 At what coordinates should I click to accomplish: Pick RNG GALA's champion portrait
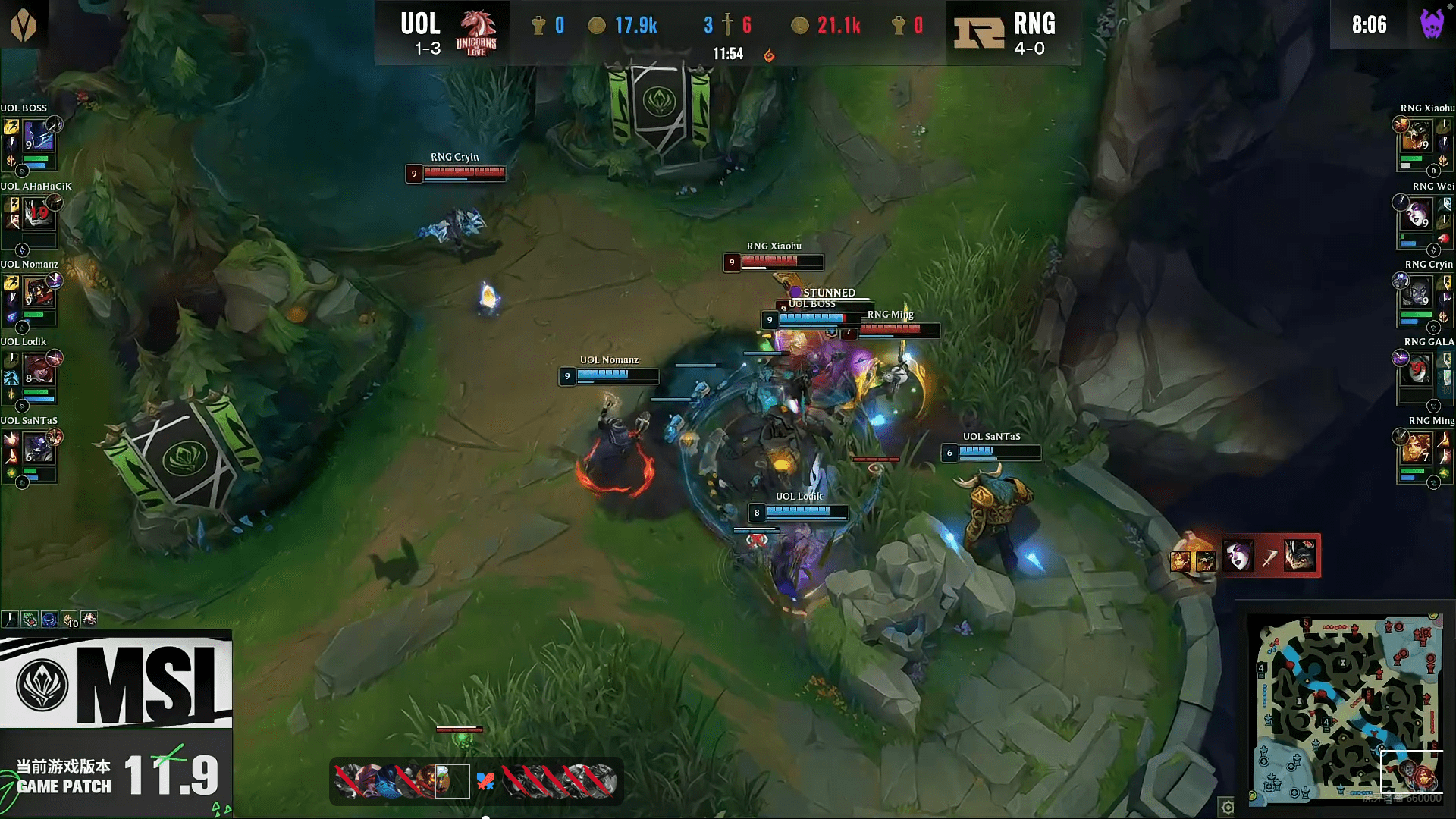click(1416, 371)
